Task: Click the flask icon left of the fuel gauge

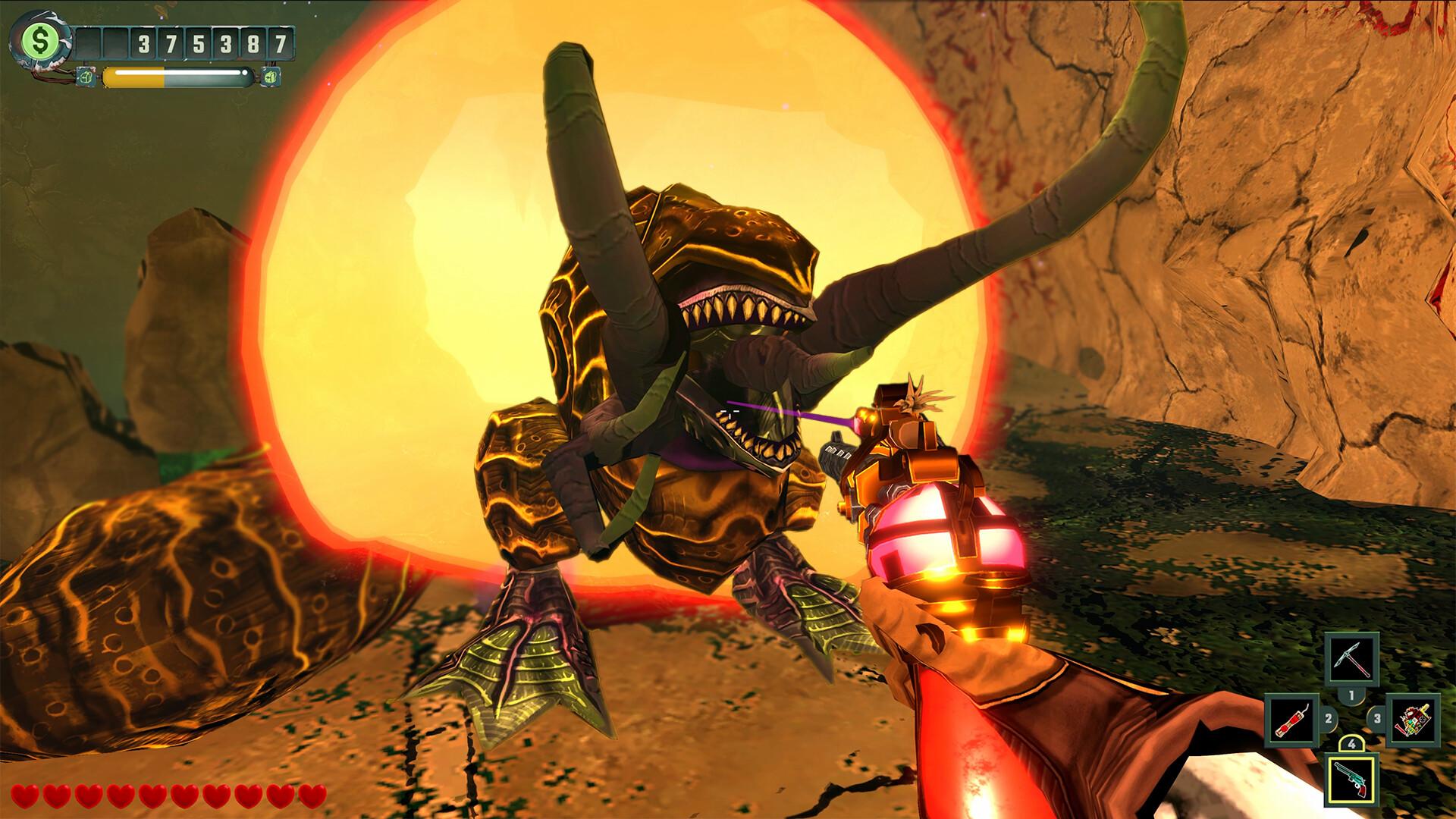Action: [86, 77]
